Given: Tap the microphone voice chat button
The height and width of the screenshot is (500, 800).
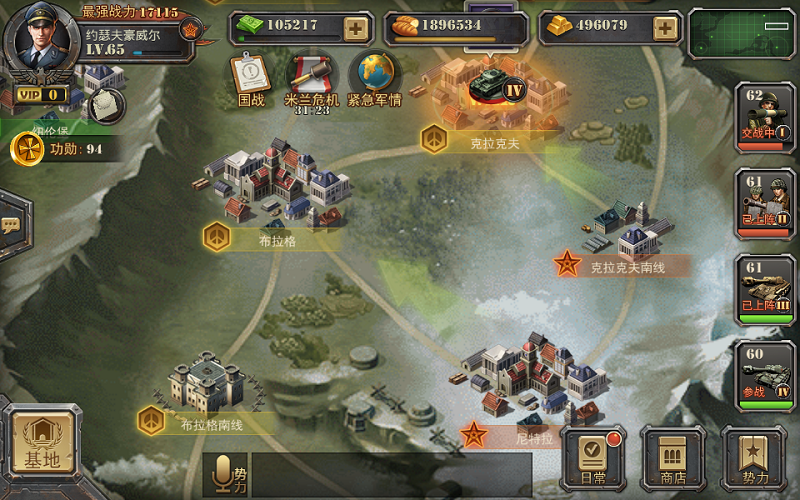Looking at the screenshot, I should click(x=225, y=474).
